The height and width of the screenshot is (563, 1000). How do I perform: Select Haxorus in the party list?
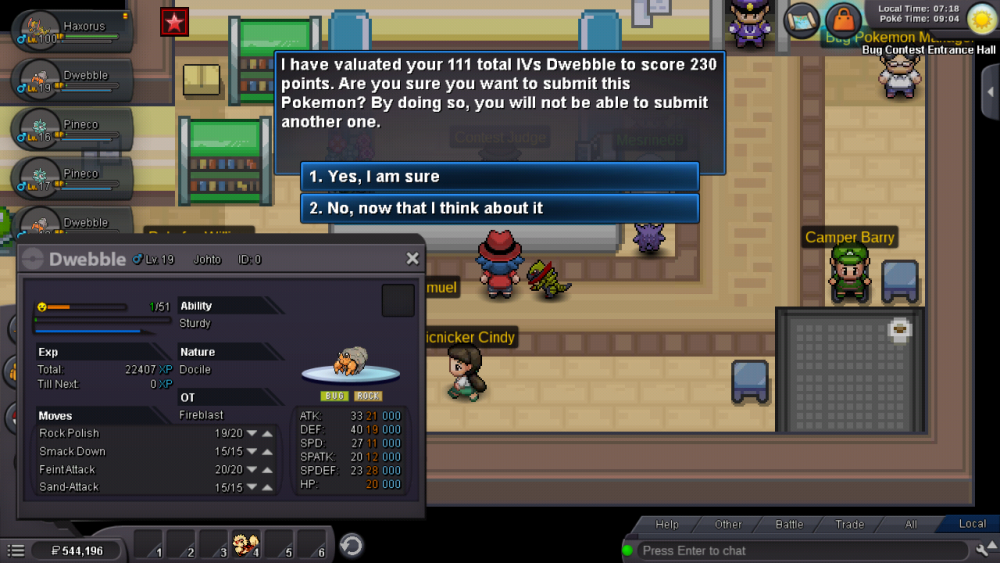click(x=70, y=28)
